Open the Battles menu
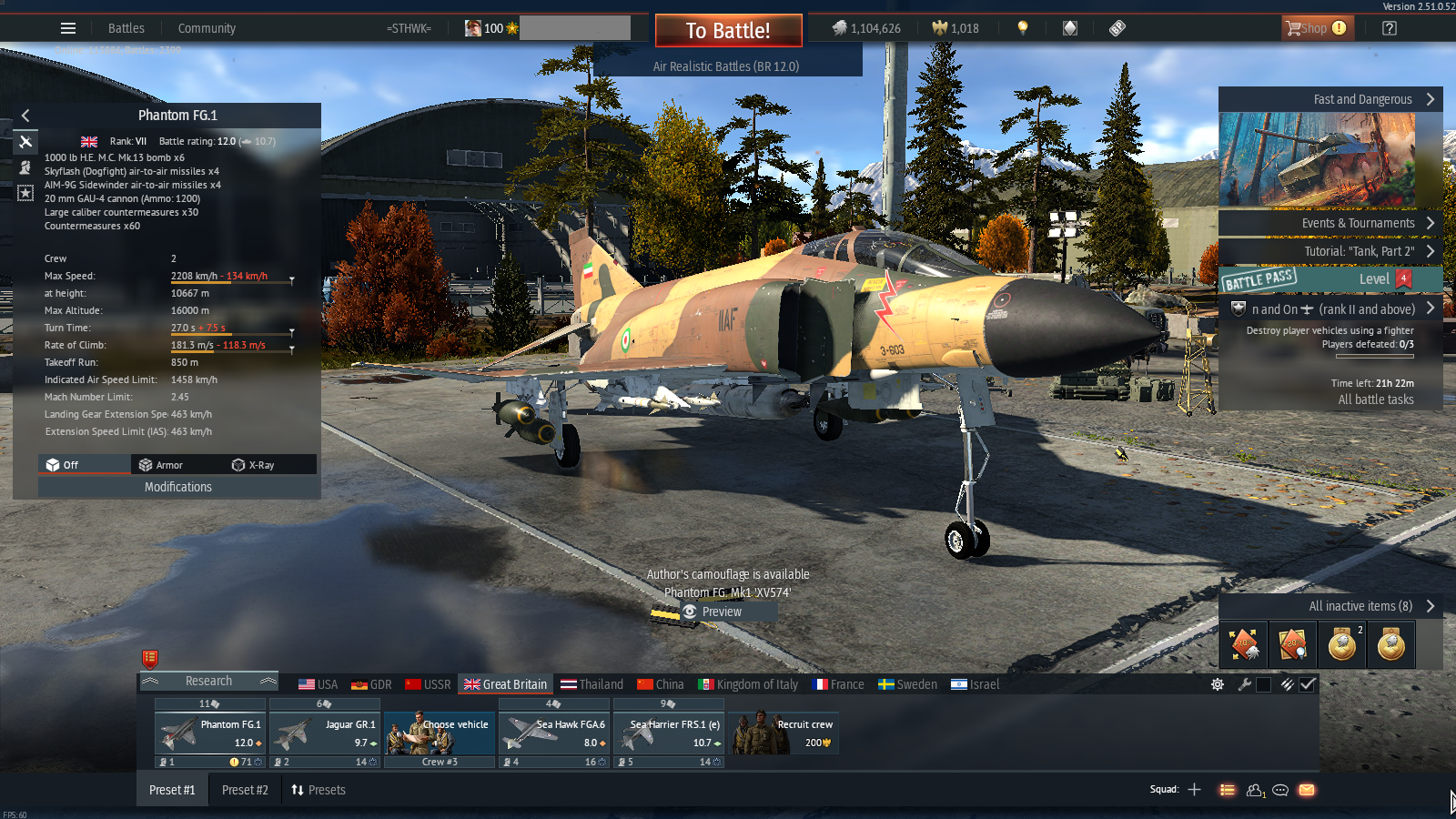This screenshot has width=1456, height=819. click(x=126, y=28)
